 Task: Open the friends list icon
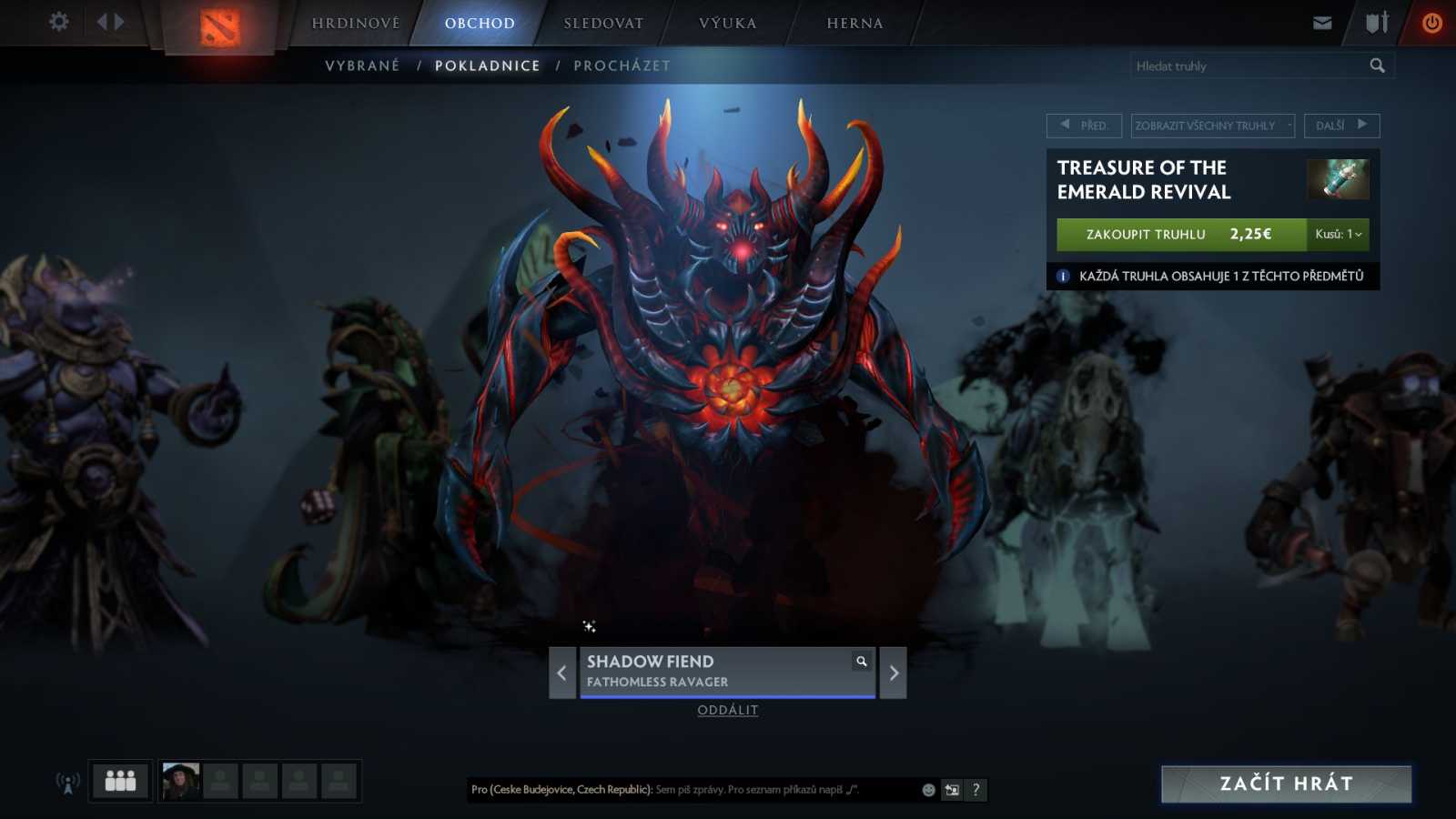[x=119, y=780]
